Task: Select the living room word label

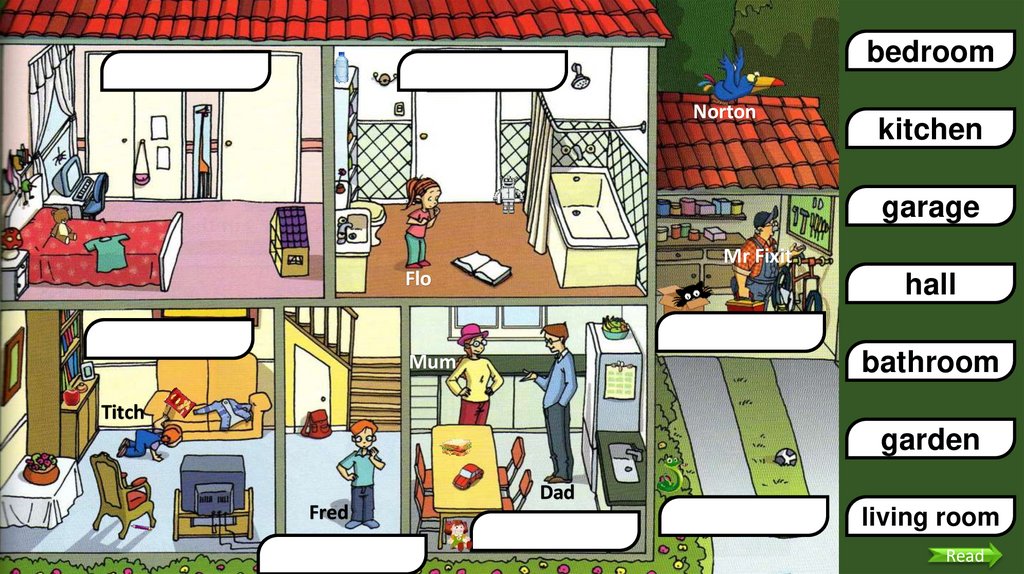Action: [930, 517]
